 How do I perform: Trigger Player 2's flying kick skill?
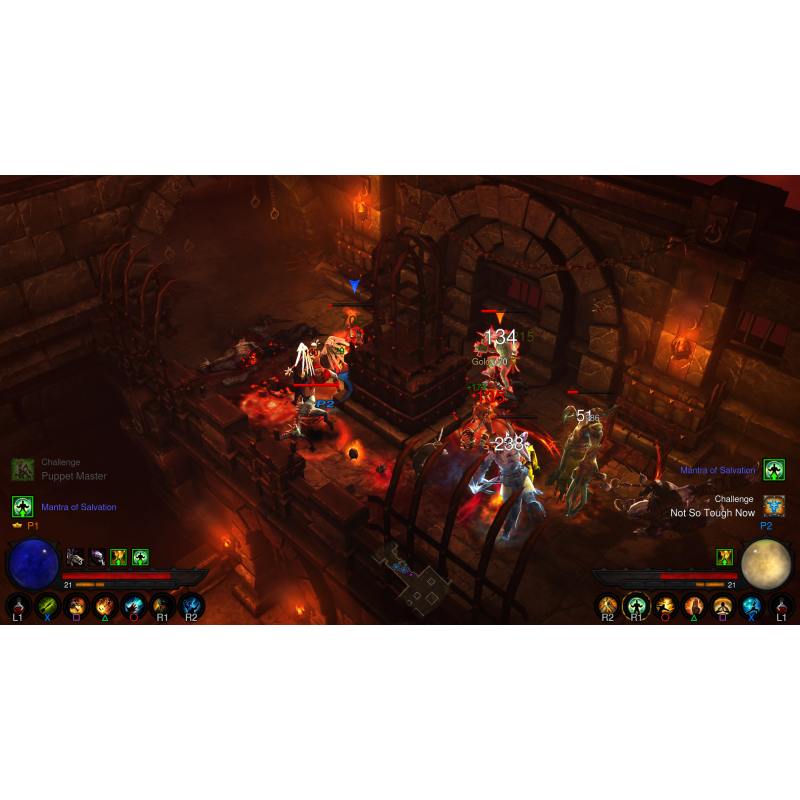pyautogui.click(x=665, y=605)
